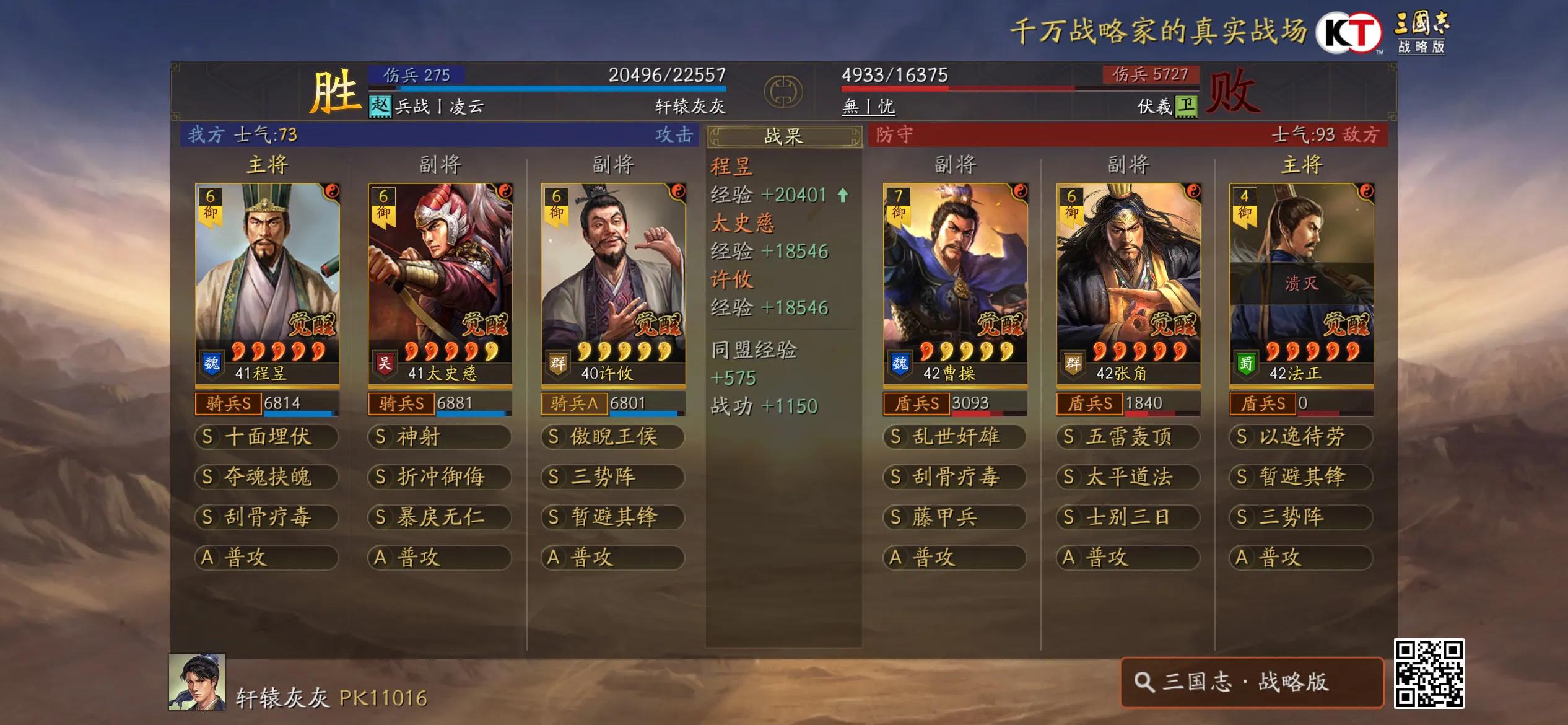
Task: Select the 副将 label above 曹操
Action: point(954,165)
